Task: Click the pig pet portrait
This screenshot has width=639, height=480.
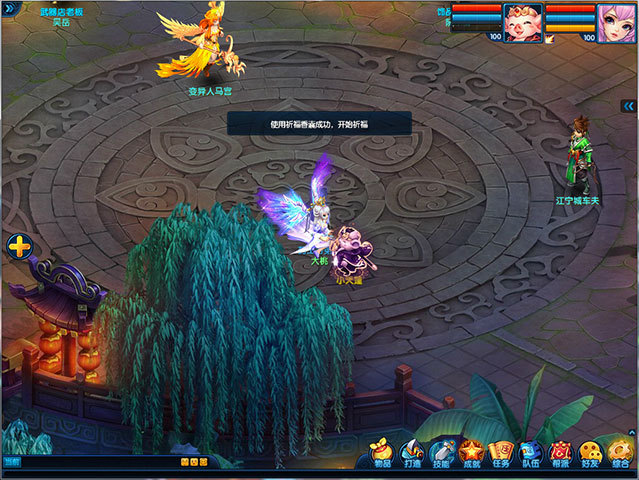Action: point(521,20)
